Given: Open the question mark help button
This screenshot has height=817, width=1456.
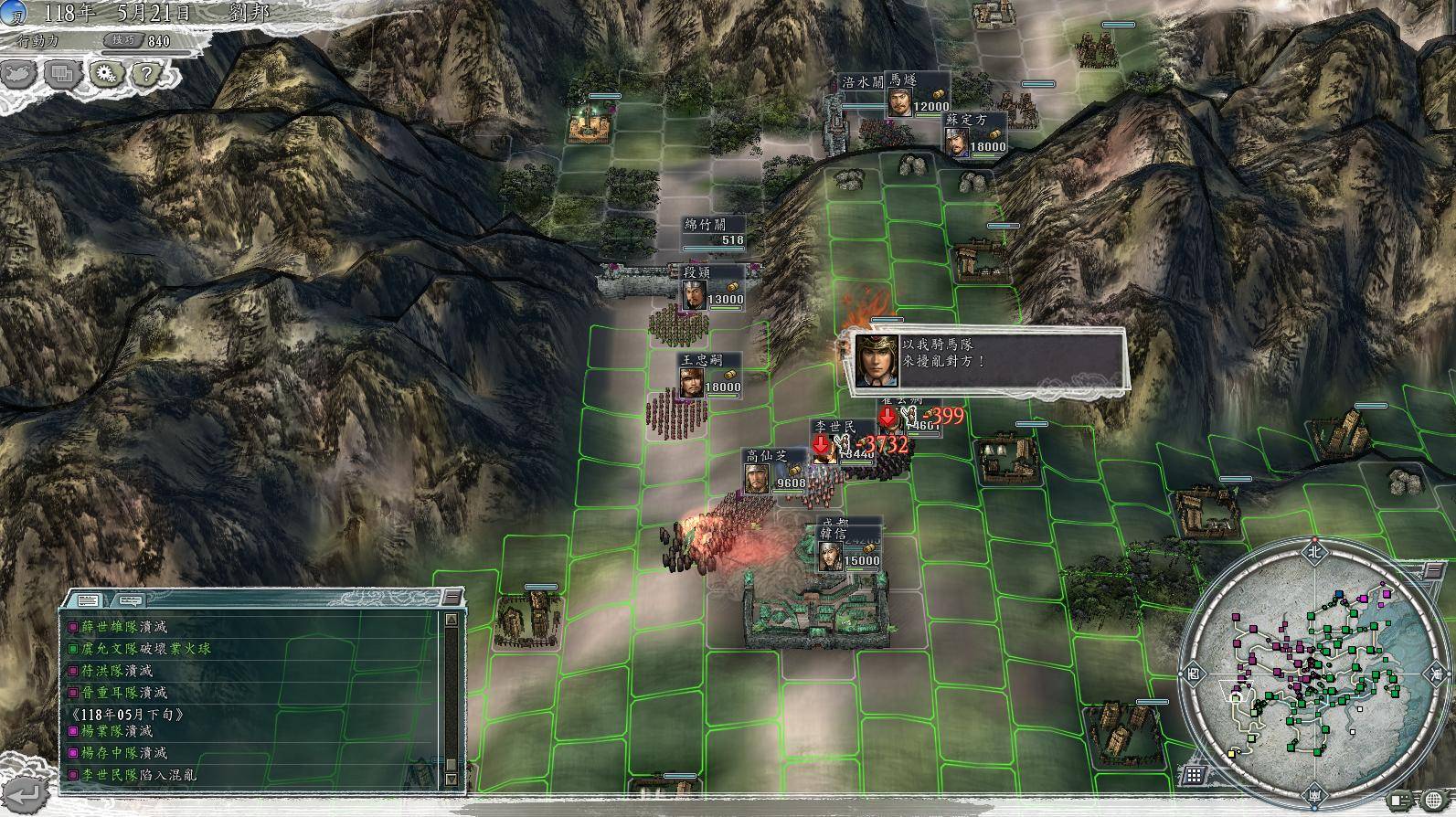Looking at the screenshot, I should click(147, 74).
